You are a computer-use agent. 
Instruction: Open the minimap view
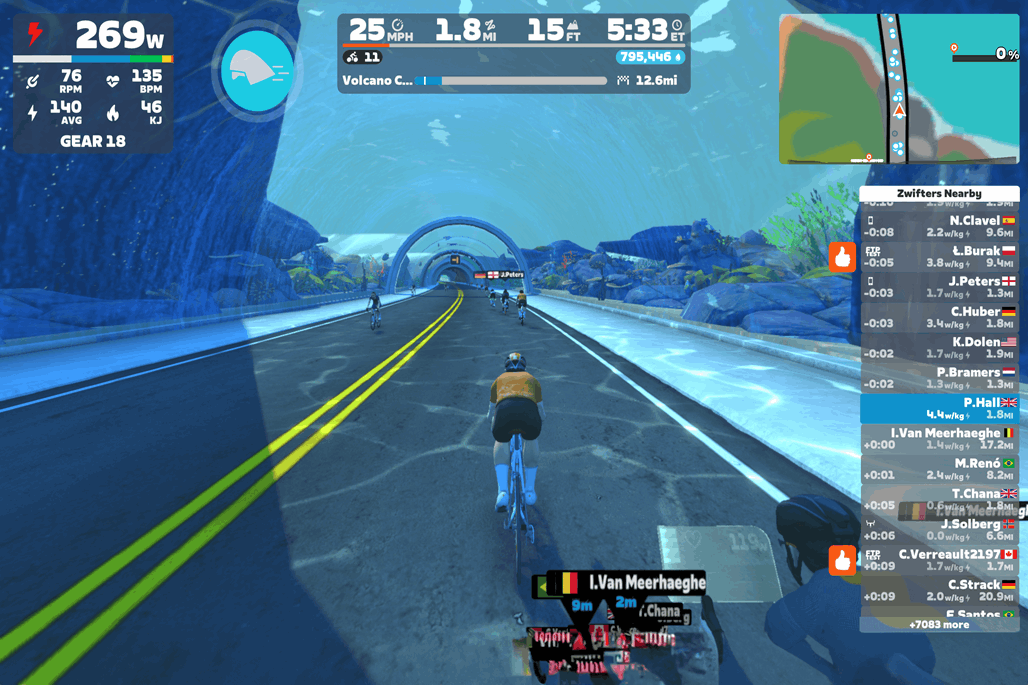pos(898,88)
